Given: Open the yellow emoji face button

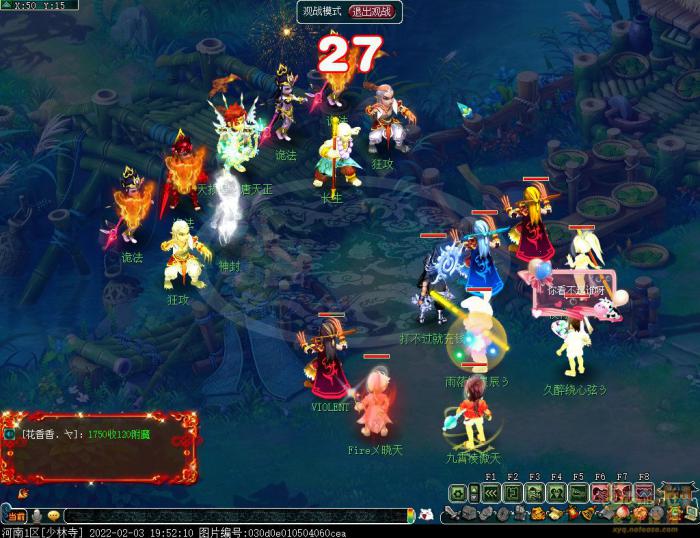Looking at the screenshot, I should pyautogui.click(x=53, y=516).
